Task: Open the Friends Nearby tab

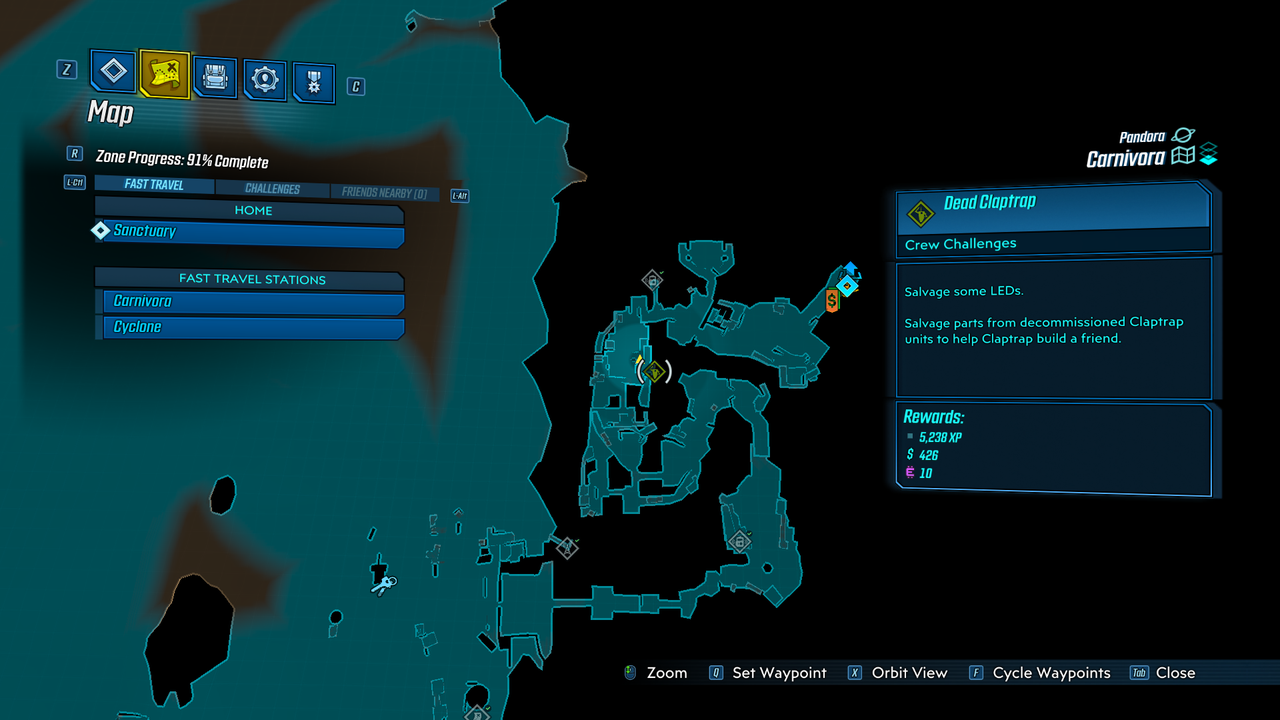Action: (384, 192)
